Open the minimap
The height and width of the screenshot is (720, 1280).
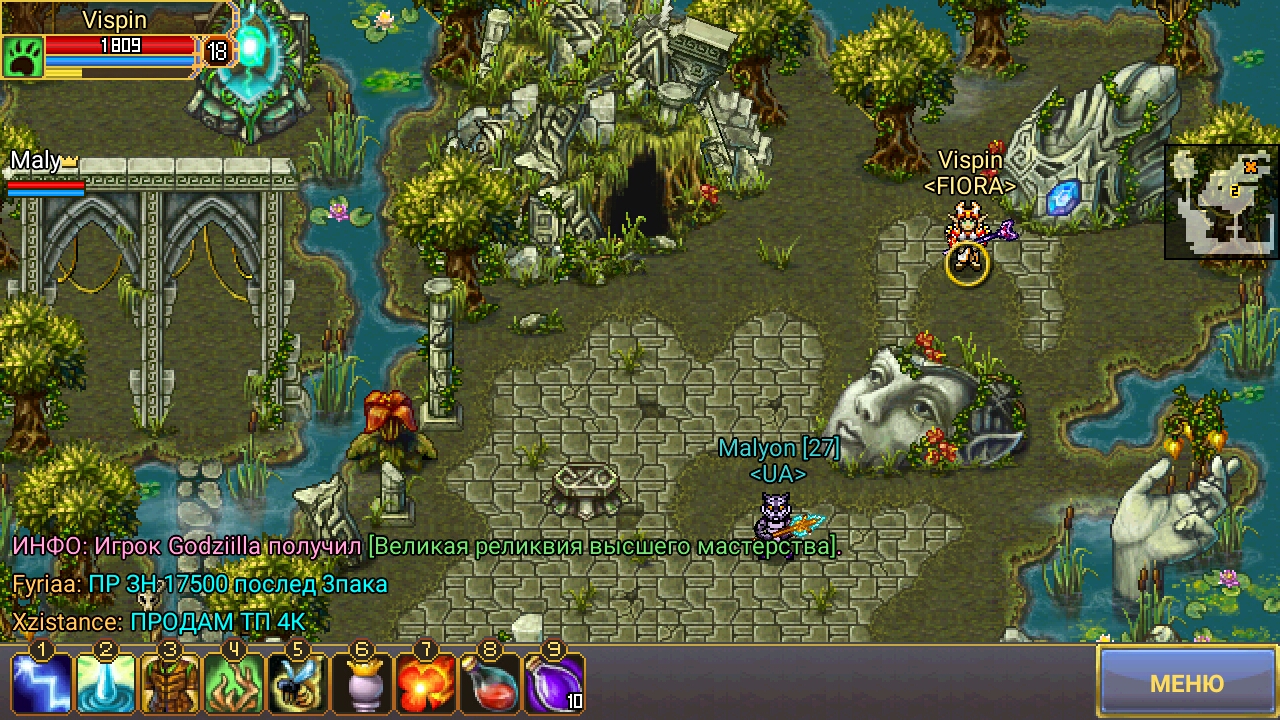click(1221, 202)
